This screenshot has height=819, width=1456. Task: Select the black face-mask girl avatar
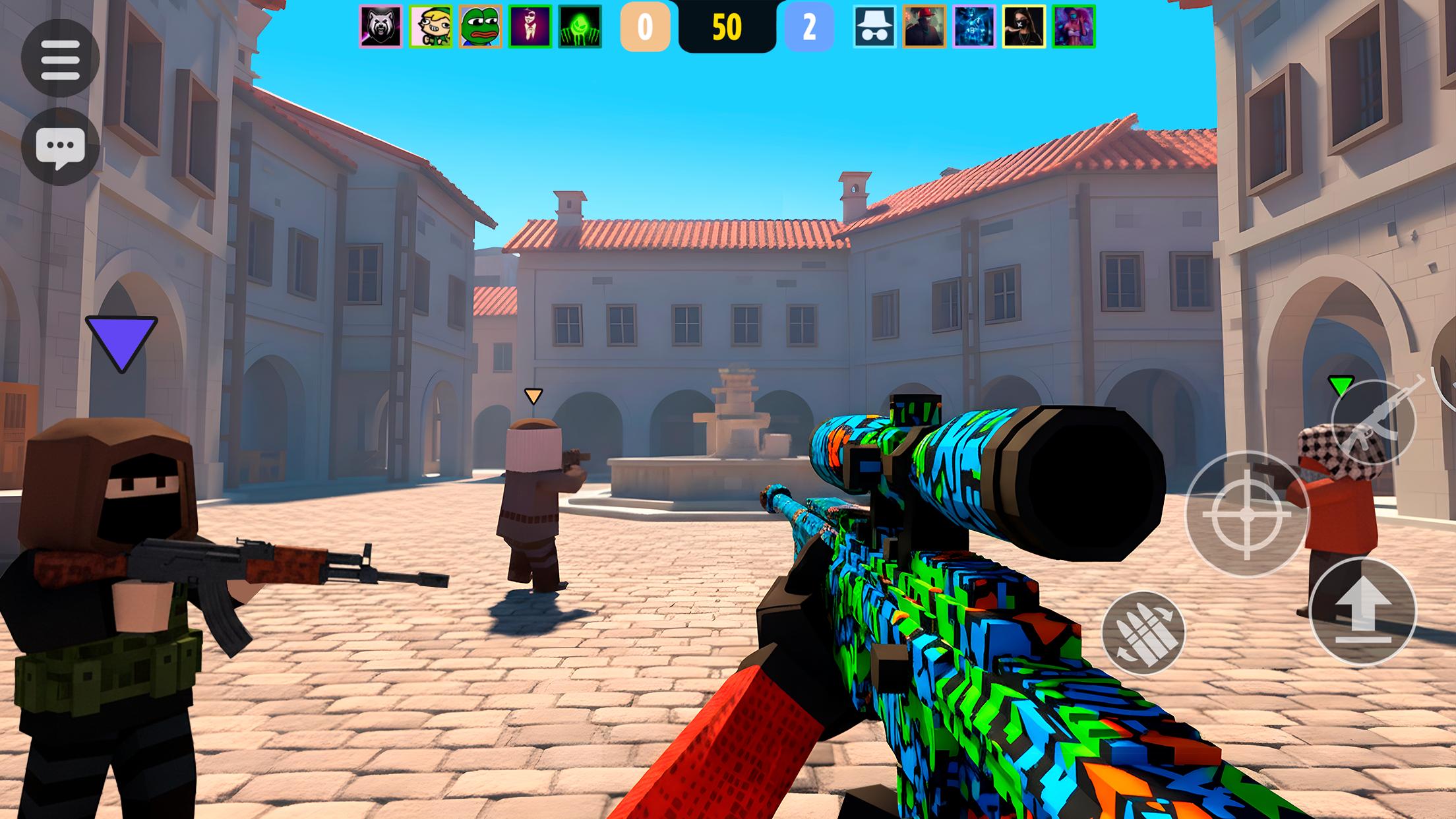click(x=1024, y=27)
